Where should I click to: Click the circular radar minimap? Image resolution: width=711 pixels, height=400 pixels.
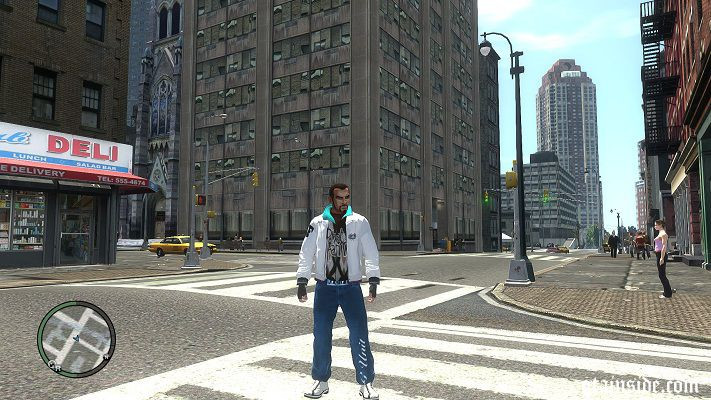click(76, 339)
